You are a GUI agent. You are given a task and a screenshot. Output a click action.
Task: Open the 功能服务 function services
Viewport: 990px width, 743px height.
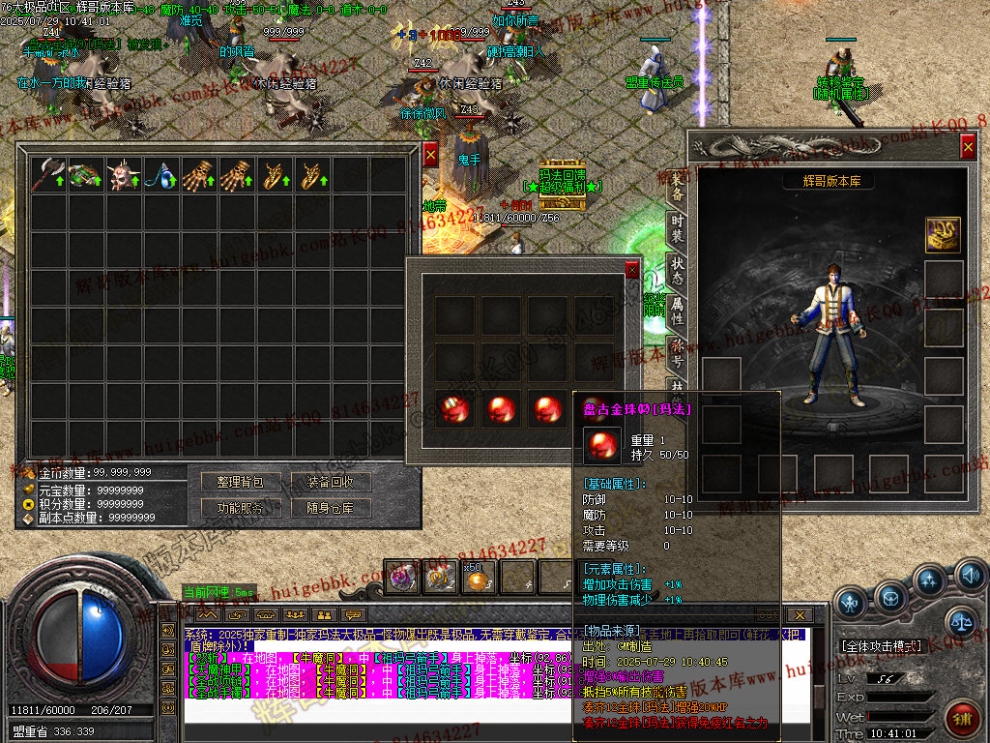(240, 508)
